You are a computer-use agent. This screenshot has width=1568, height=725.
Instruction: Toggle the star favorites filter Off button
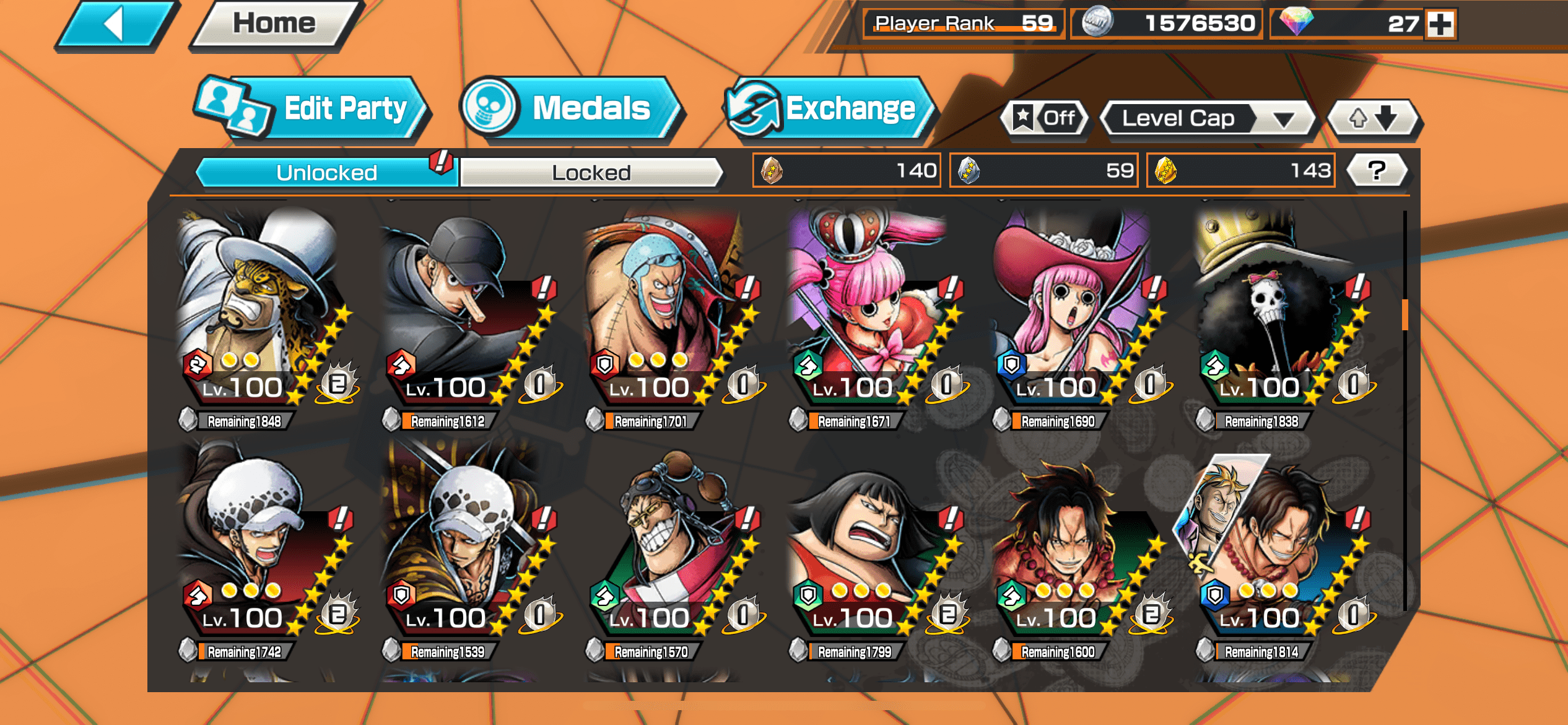pyautogui.click(x=1045, y=118)
